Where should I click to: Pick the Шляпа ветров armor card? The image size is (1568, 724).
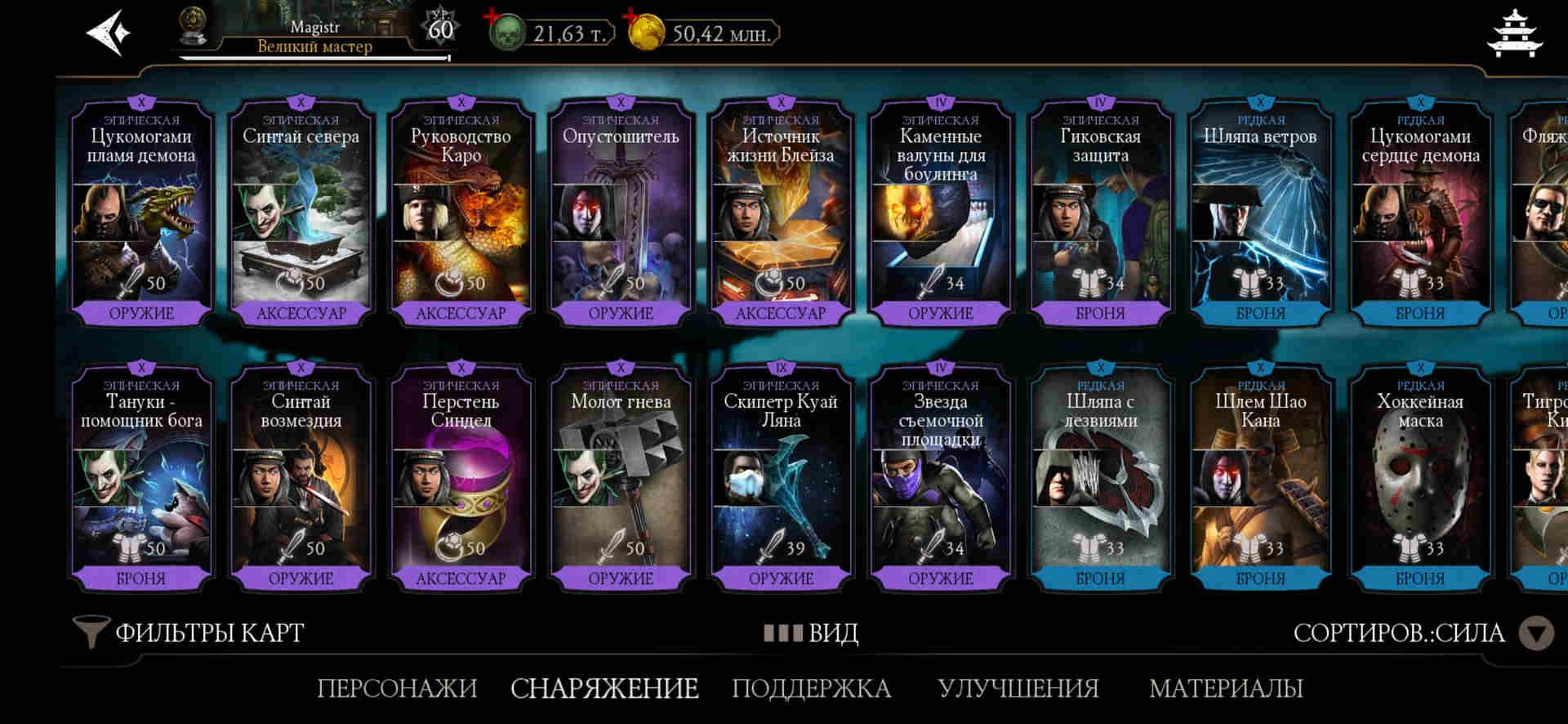click(x=1260, y=214)
